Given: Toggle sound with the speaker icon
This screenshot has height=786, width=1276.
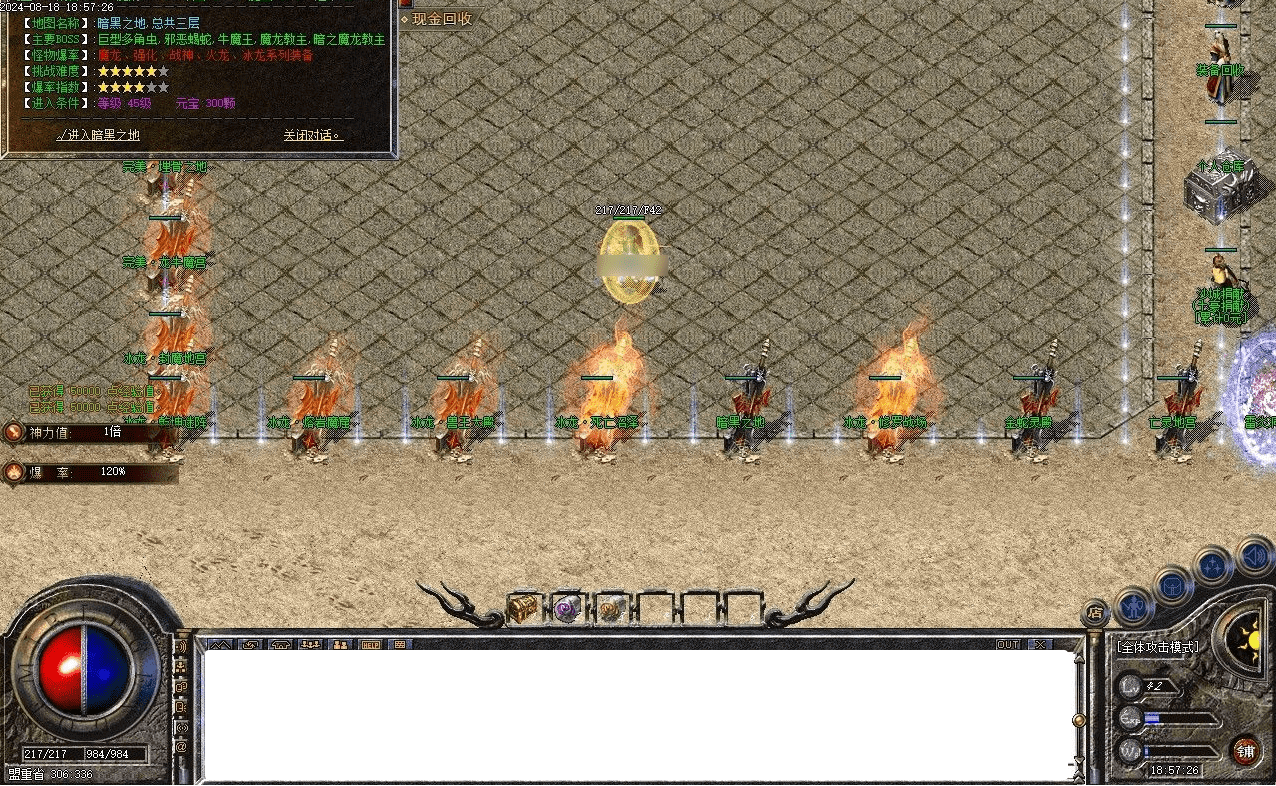Looking at the screenshot, I should pos(1254,555).
